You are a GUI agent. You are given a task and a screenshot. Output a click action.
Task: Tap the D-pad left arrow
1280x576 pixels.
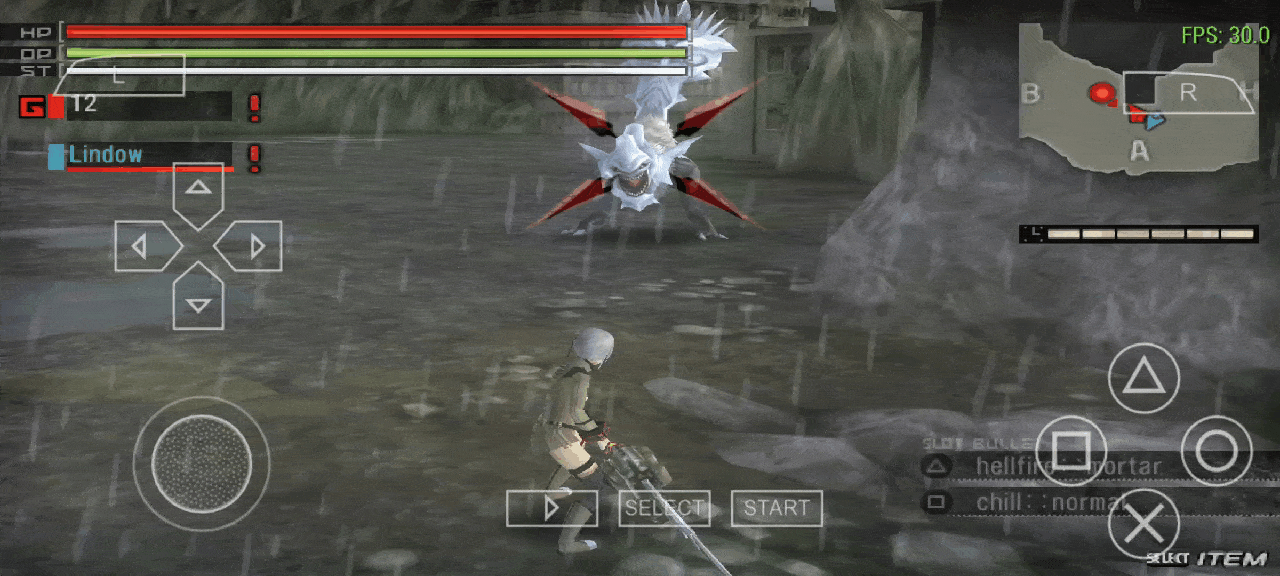point(144,246)
